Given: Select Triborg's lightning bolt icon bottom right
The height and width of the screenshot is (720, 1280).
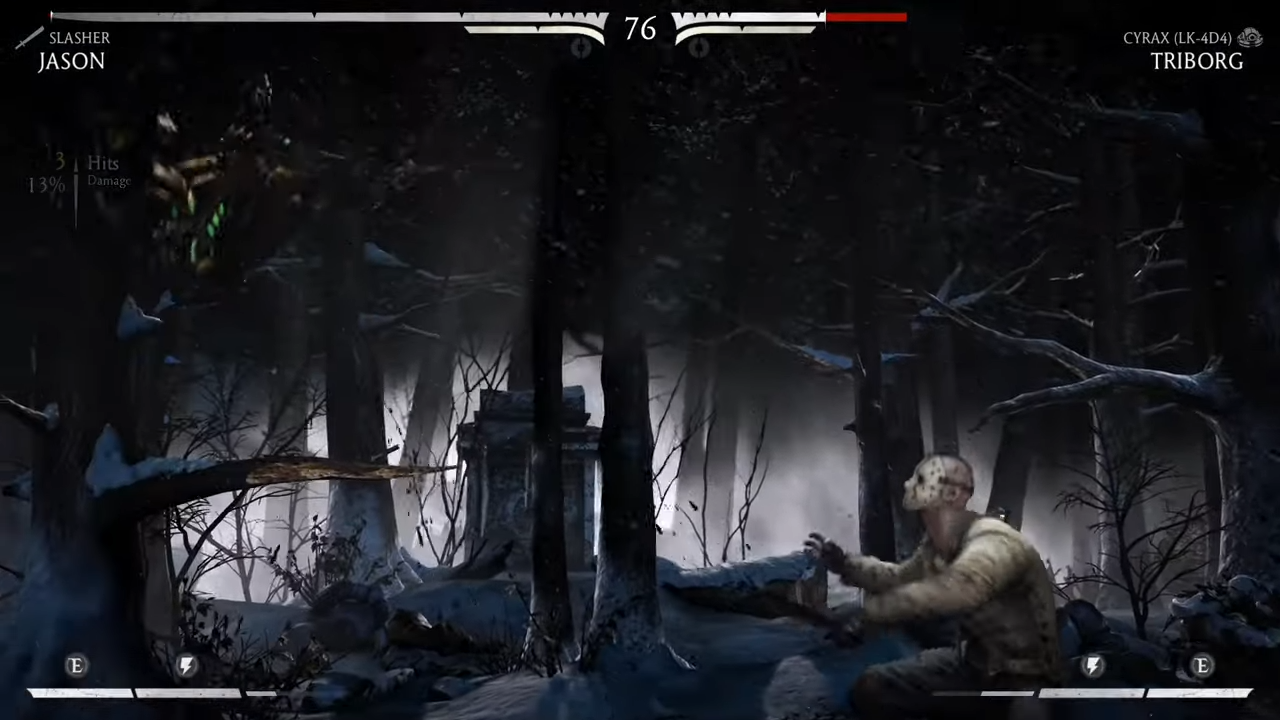Looking at the screenshot, I should point(1092,666).
